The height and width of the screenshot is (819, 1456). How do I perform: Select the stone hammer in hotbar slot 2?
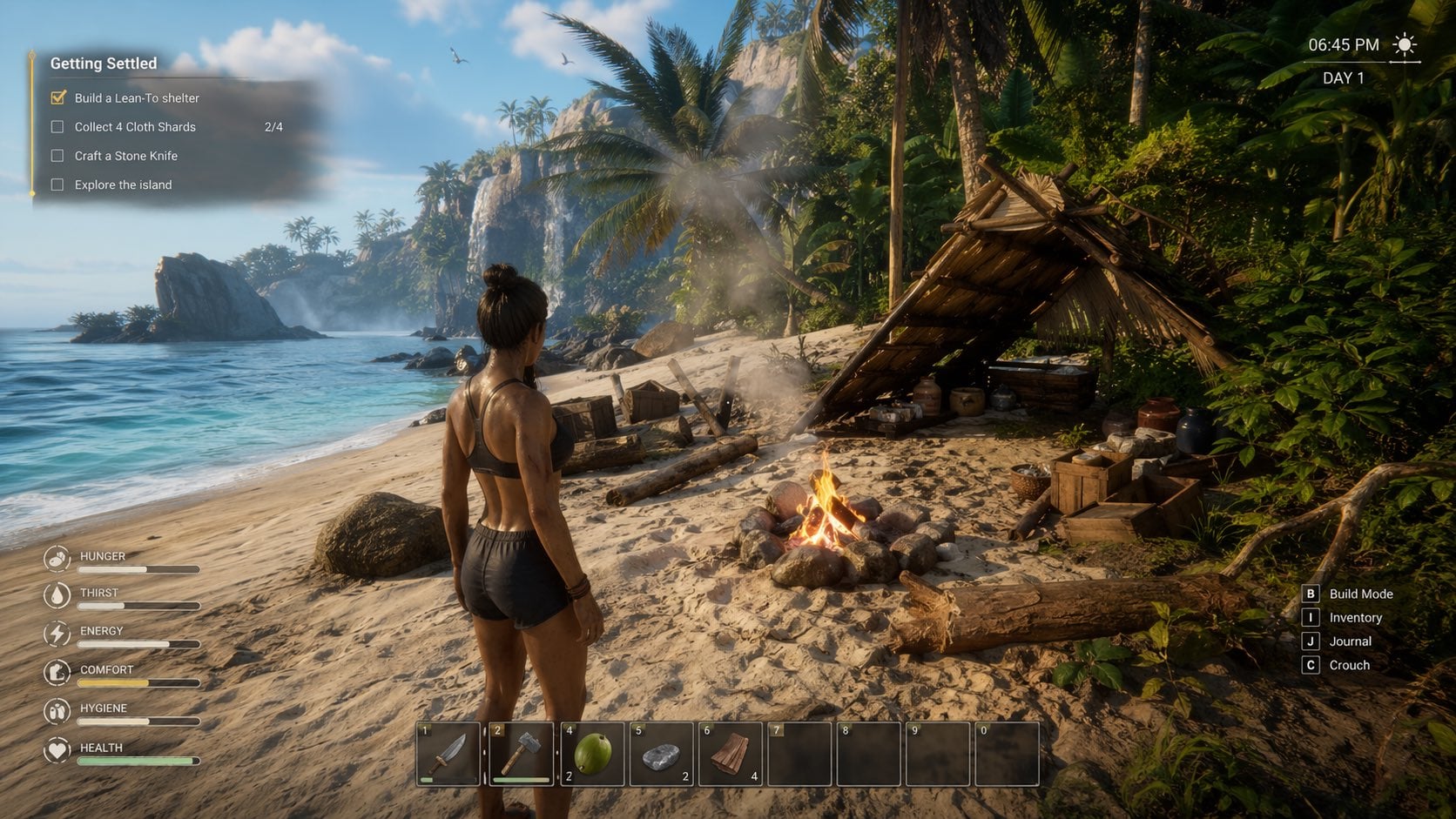[x=522, y=754]
